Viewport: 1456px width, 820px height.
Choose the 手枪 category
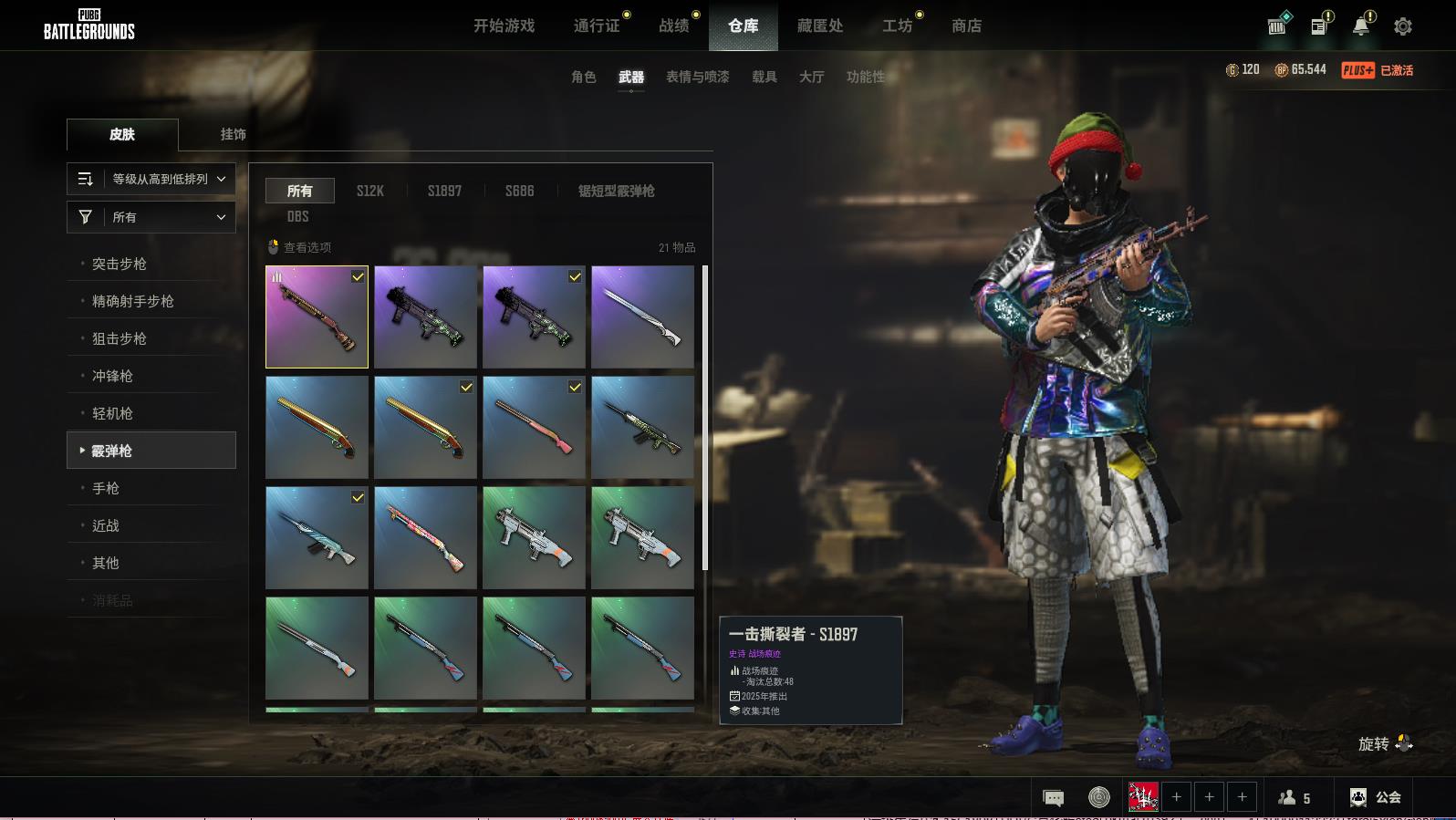tap(106, 488)
